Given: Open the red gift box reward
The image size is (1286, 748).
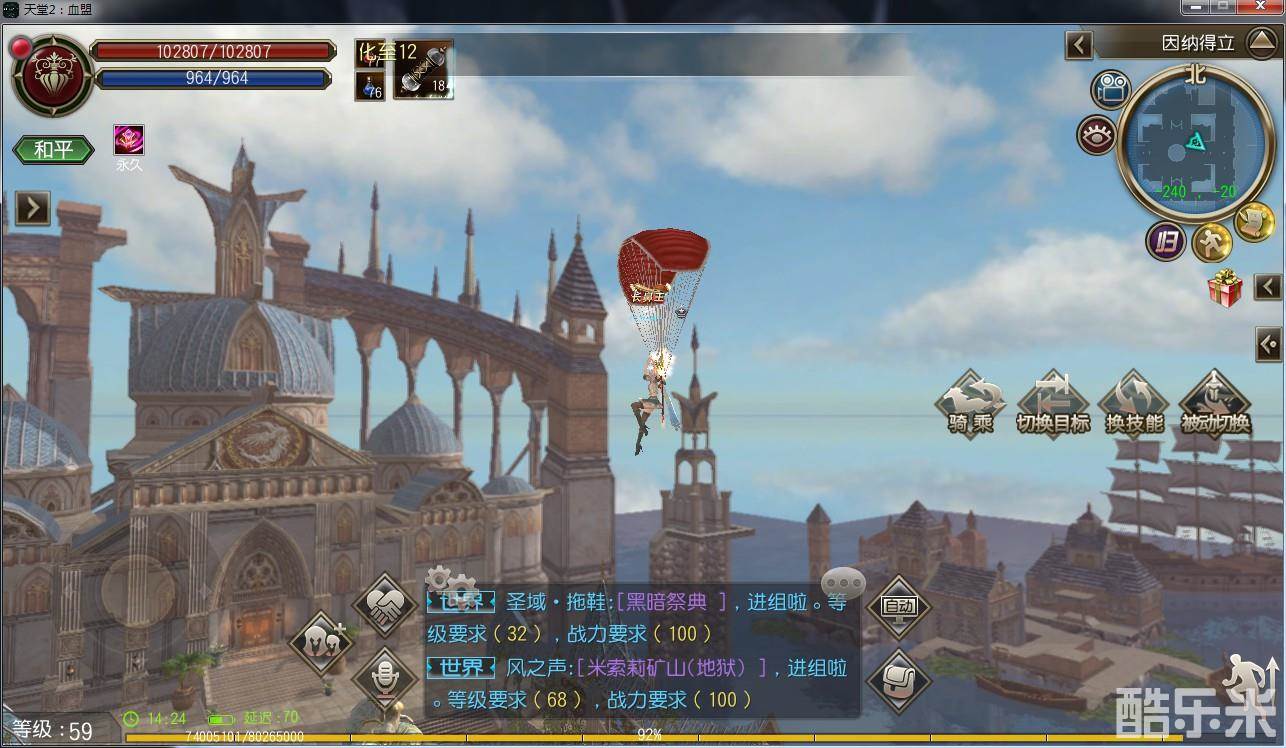Looking at the screenshot, I should [x=1224, y=288].
